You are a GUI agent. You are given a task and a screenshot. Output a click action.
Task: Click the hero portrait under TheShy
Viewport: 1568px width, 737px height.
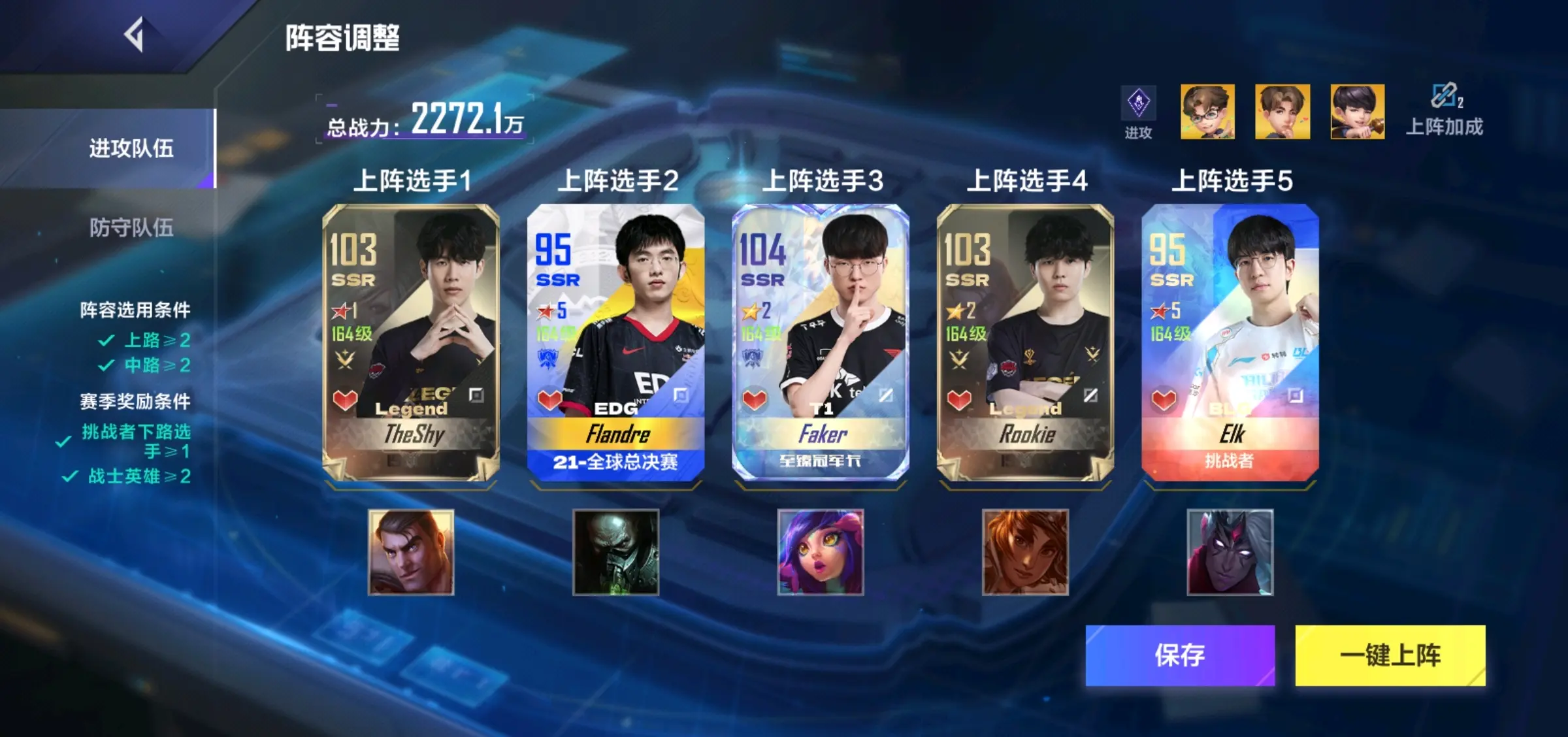click(411, 552)
